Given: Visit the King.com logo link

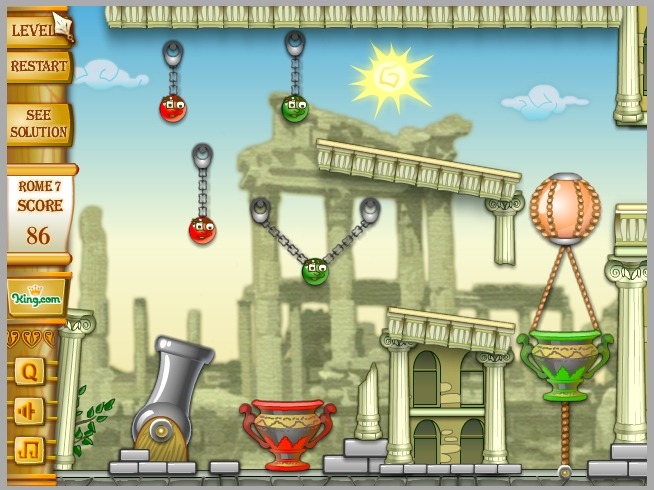Looking at the screenshot, I should [x=37, y=297].
